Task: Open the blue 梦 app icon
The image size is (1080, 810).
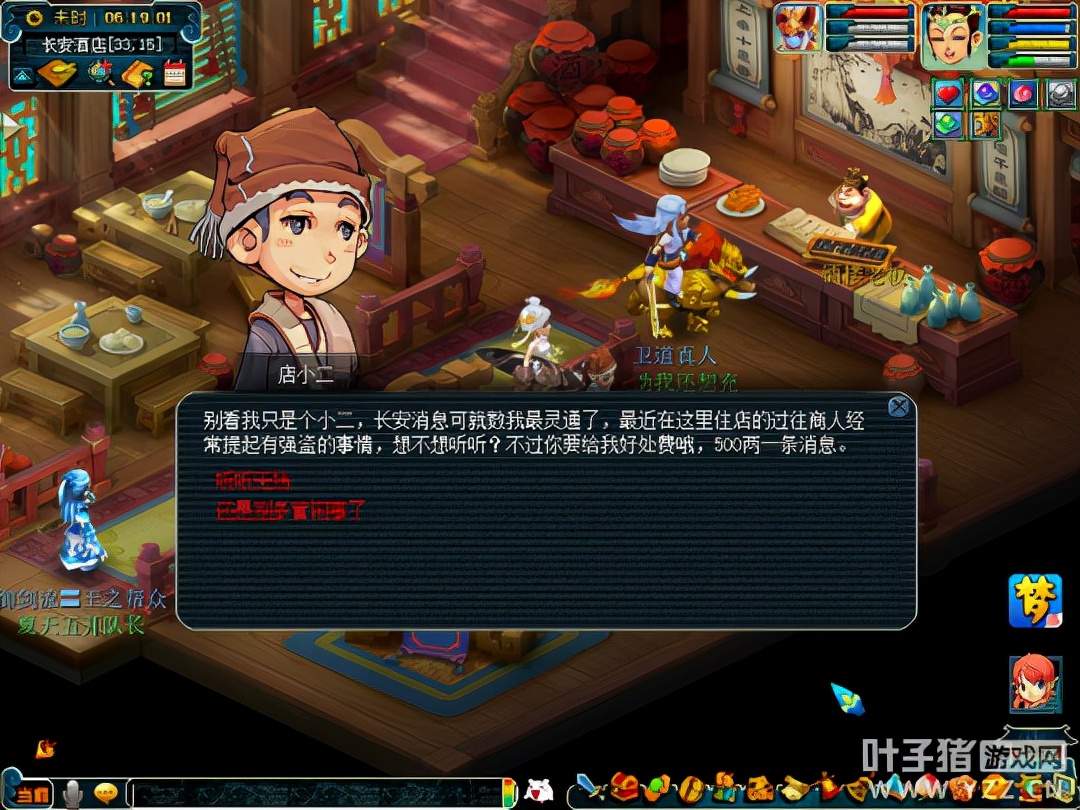Action: [x=1034, y=600]
